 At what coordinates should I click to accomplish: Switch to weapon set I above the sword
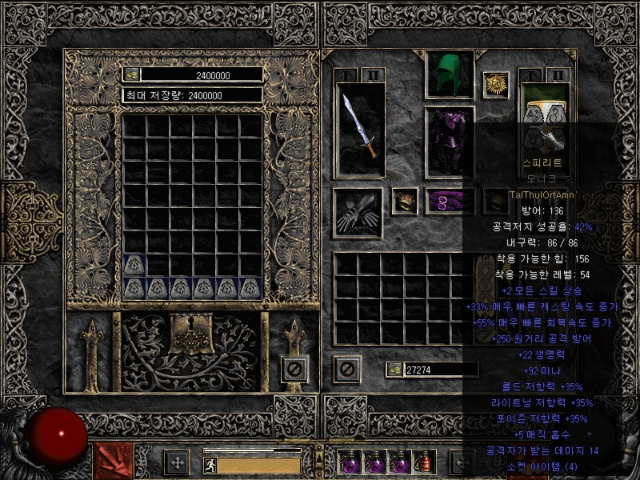coord(347,75)
